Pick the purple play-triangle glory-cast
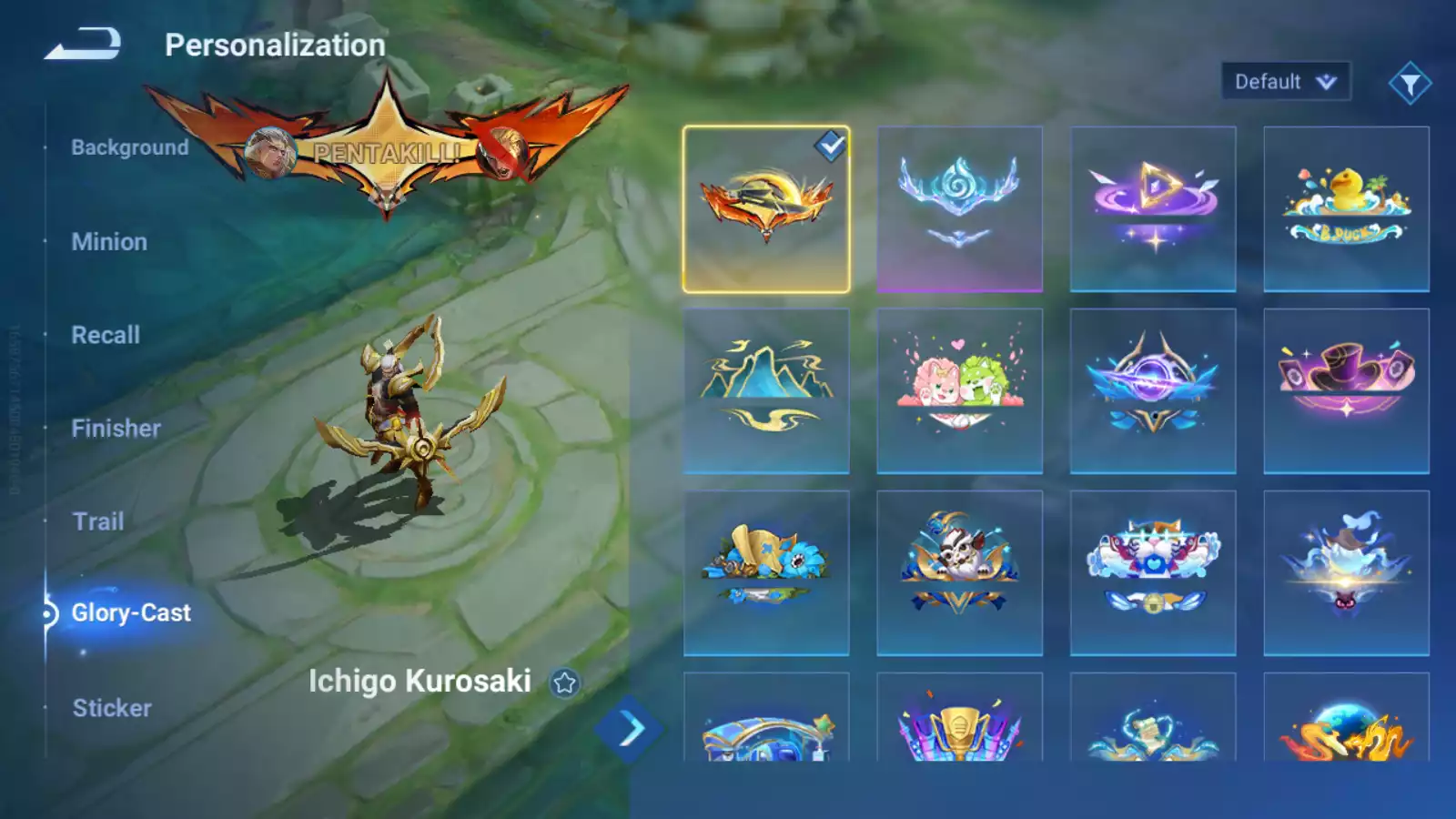The height and width of the screenshot is (819, 1456). pos(1153,209)
